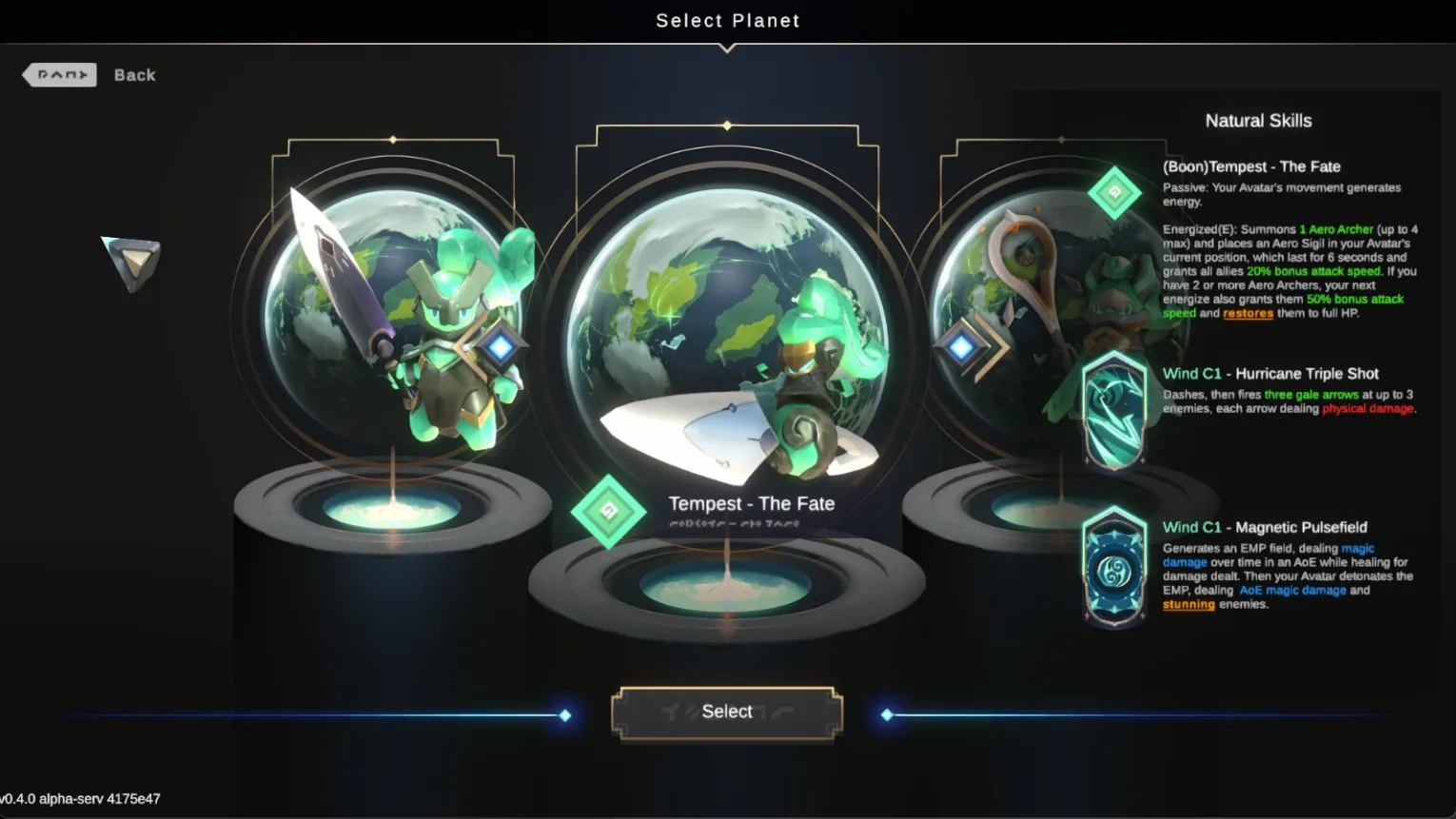1456x819 pixels.
Task: Click the green diamond Boon icon in Natural Skills
Action: 1114,194
